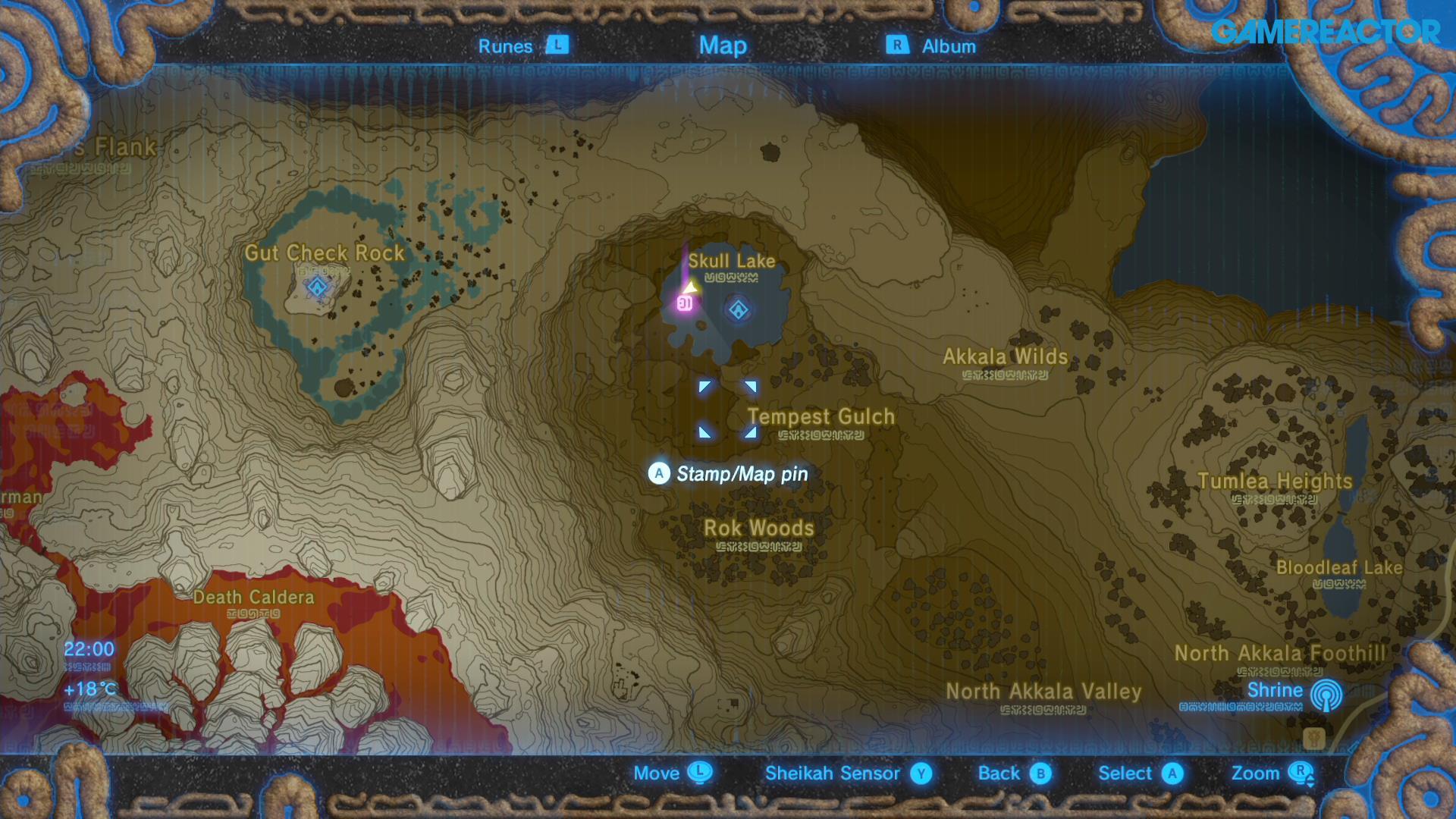
Task: Click the GameReactor watermark logo
Action: (1325, 32)
